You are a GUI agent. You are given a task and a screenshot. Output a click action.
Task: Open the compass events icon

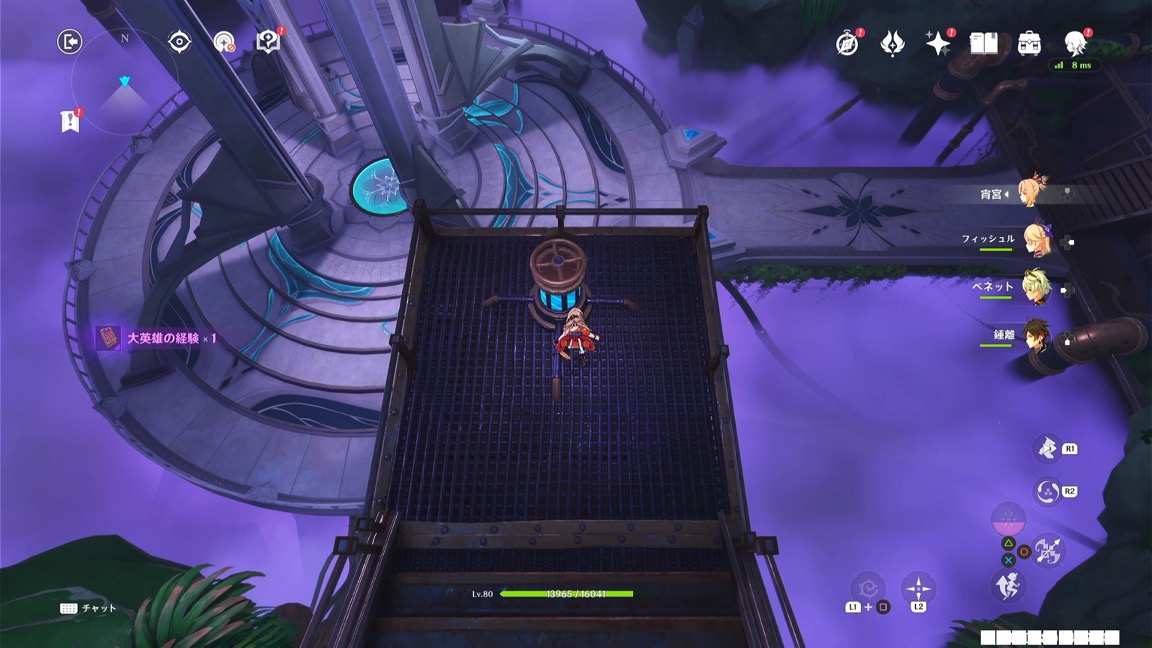click(848, 43)
